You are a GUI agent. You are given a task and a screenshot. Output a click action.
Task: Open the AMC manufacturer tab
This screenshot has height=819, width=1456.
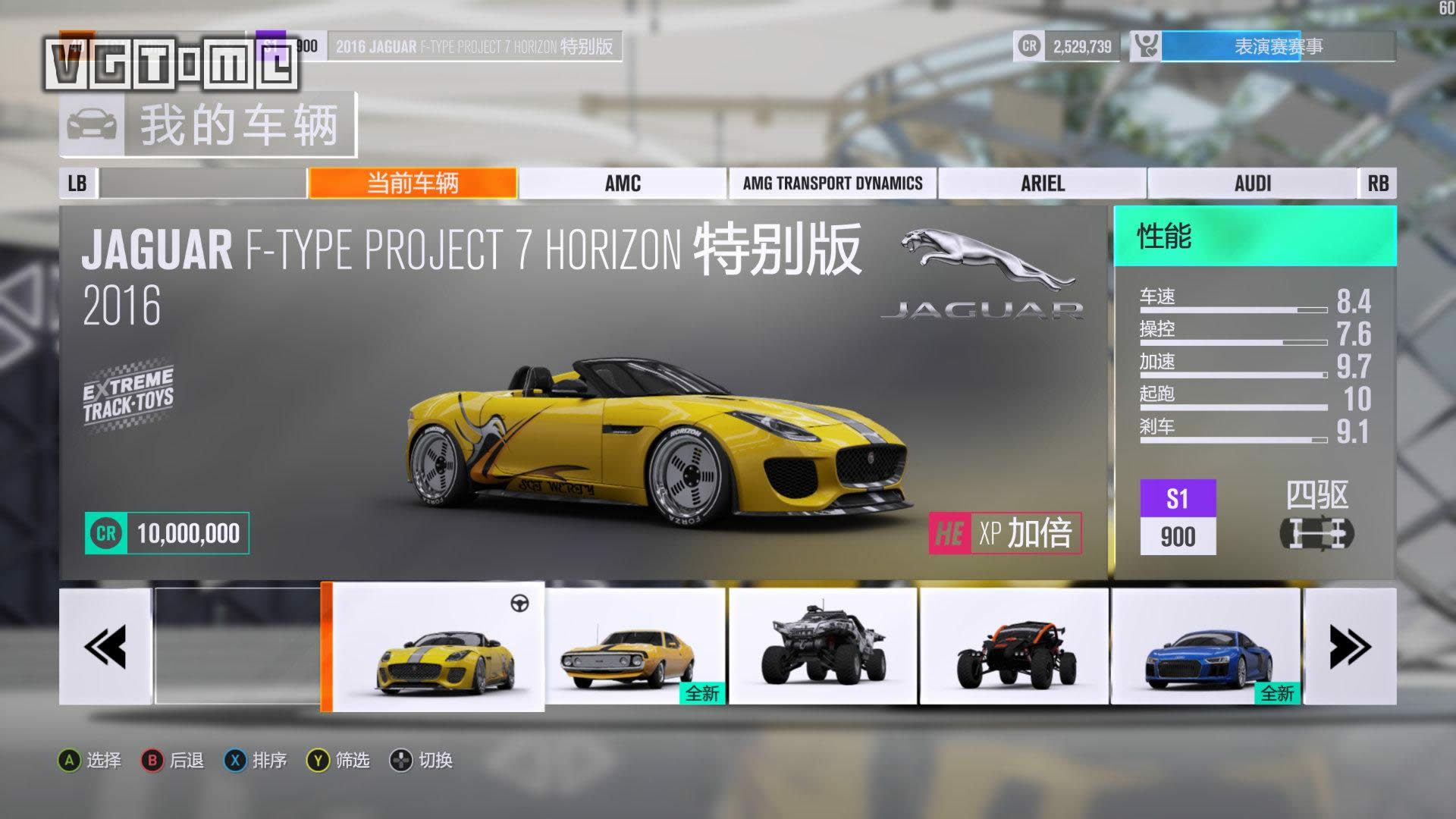click(x=623, y=184)
